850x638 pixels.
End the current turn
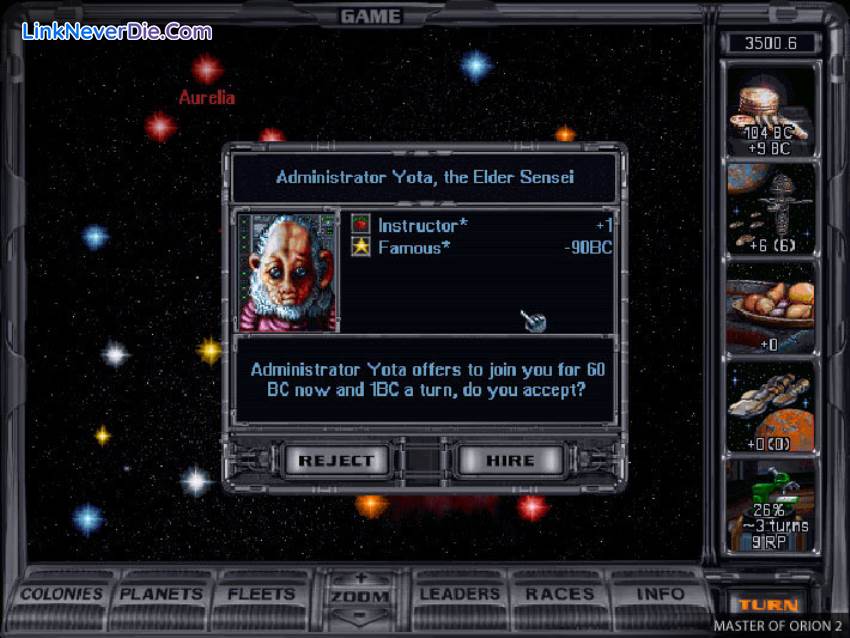(x=768, y=604)
